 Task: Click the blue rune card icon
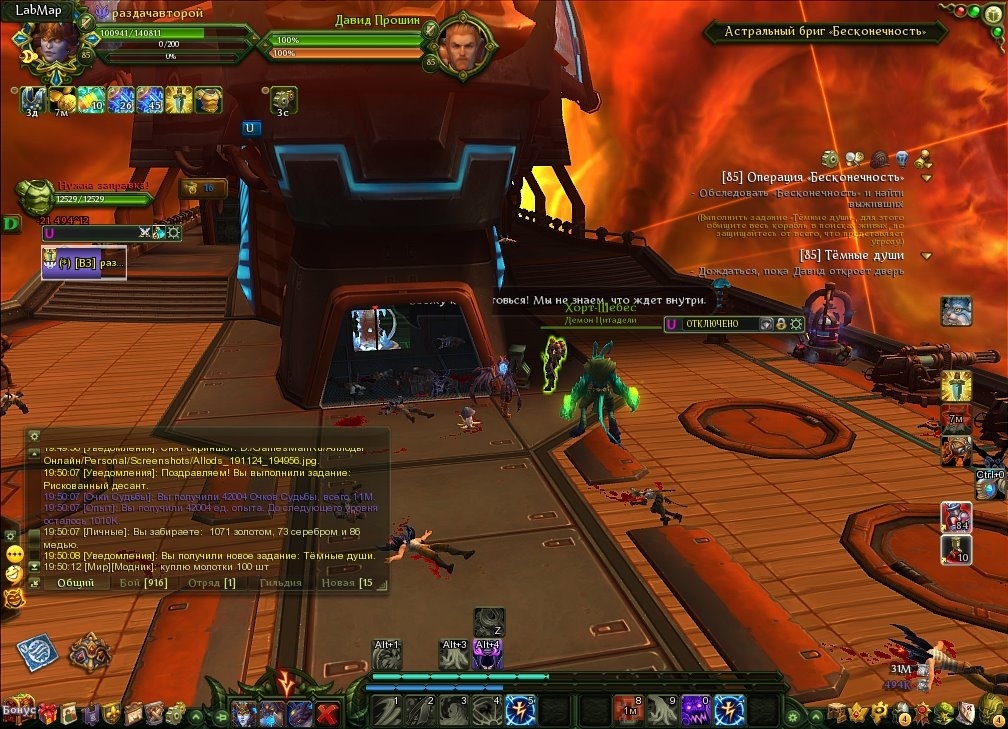[x=36, y=651]
